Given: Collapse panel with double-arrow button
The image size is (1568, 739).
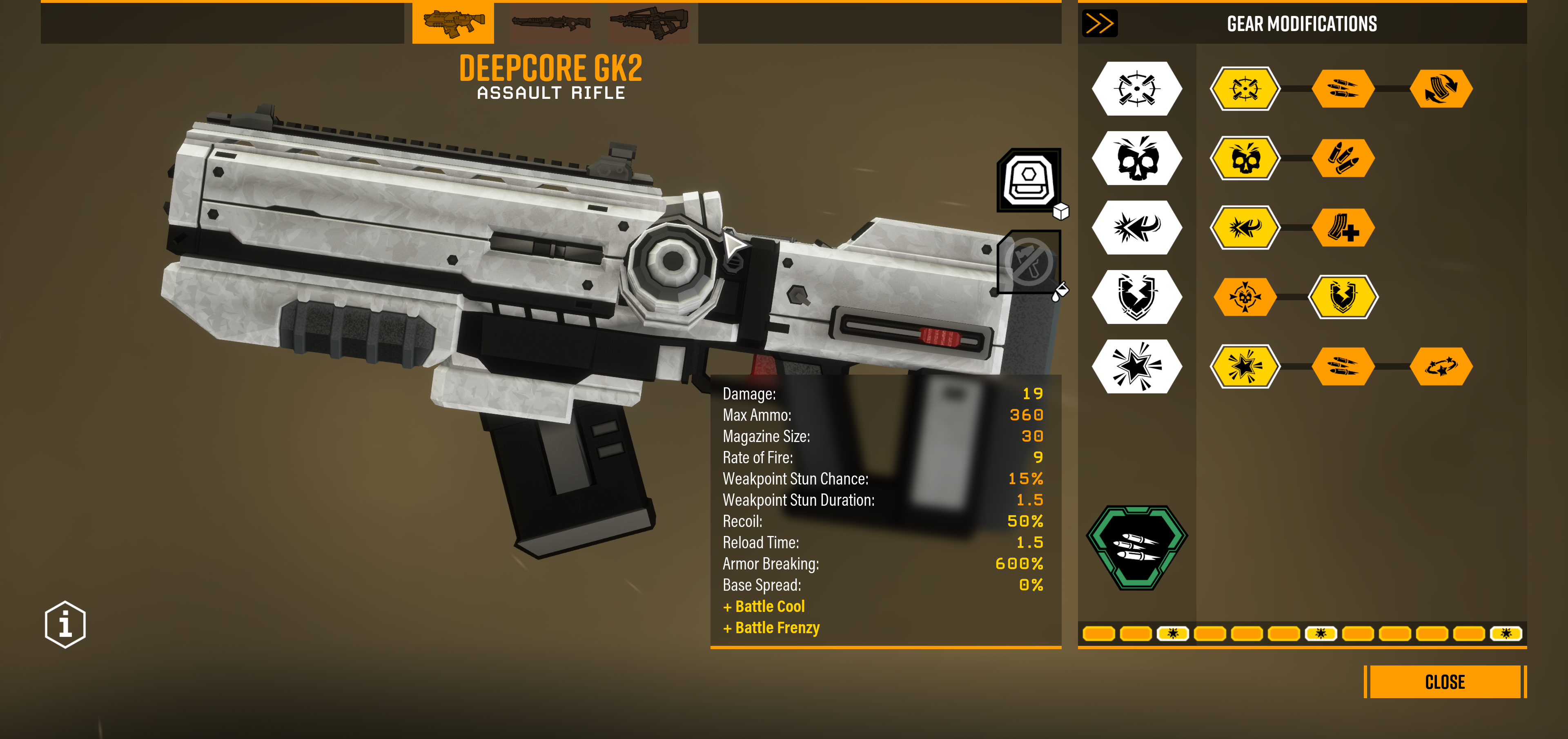Looking at the screenshot, I should pyautogui.click(x=1099, y=24).
